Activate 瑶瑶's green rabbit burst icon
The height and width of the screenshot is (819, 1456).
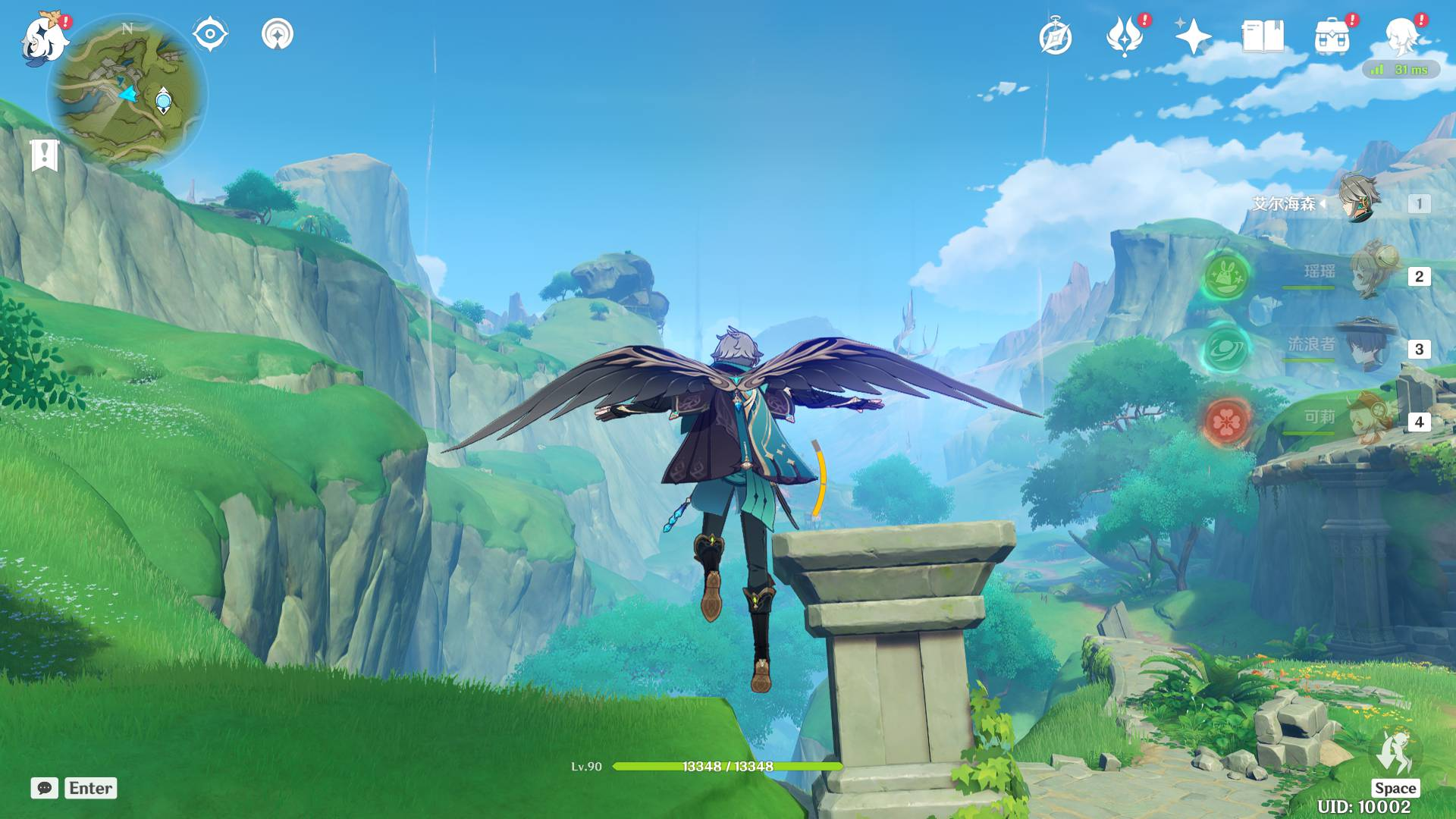click(x=1228, y=275)
